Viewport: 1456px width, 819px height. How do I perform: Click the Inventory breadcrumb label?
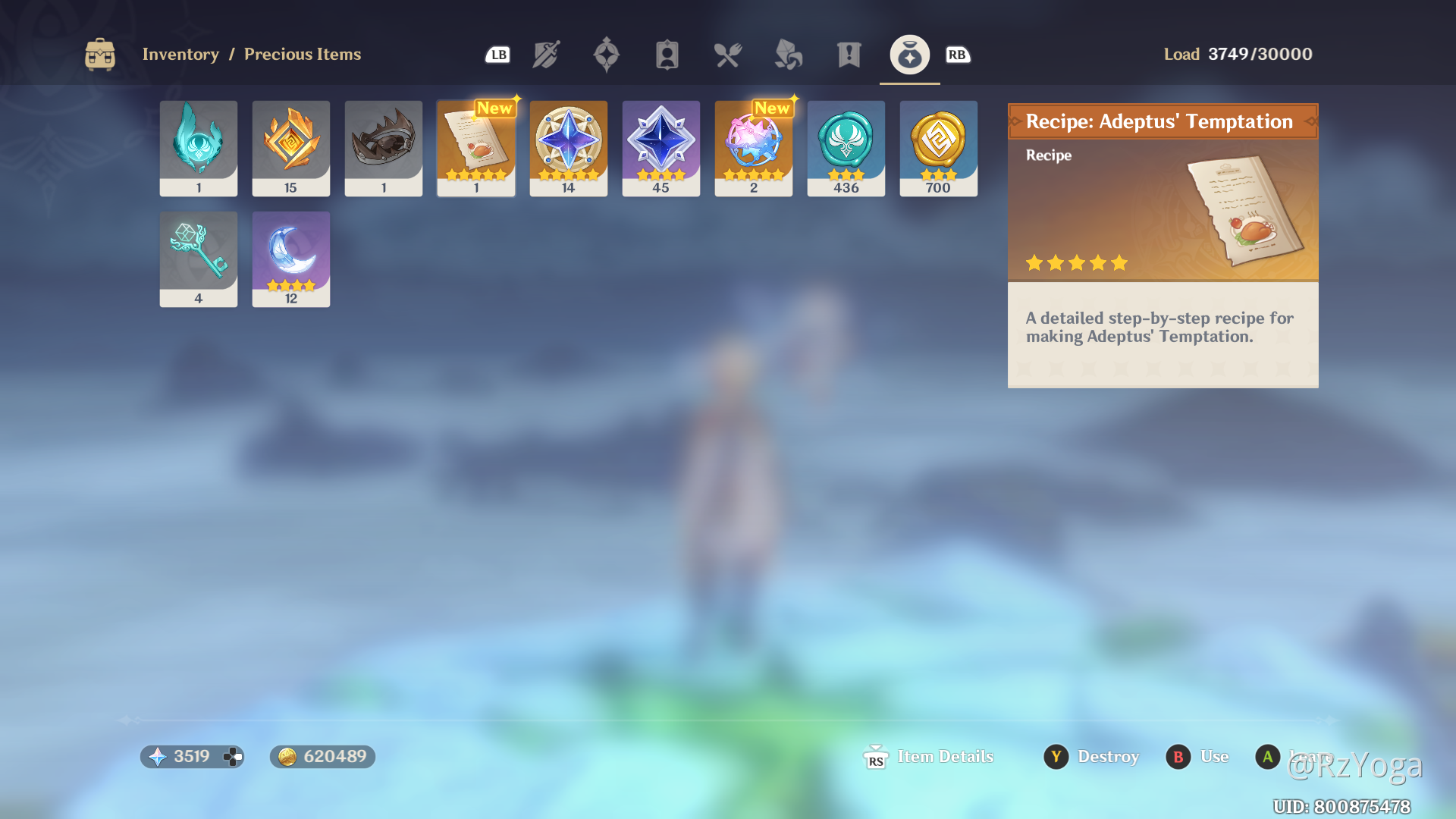(180, 54)
